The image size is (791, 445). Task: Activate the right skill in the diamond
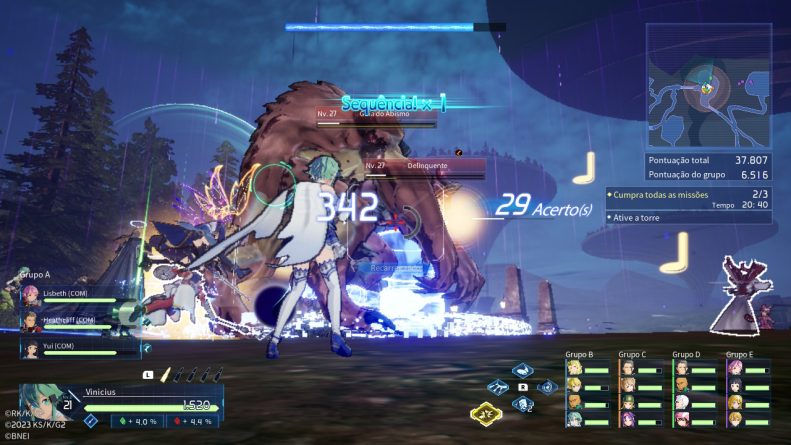click(546, 387)
